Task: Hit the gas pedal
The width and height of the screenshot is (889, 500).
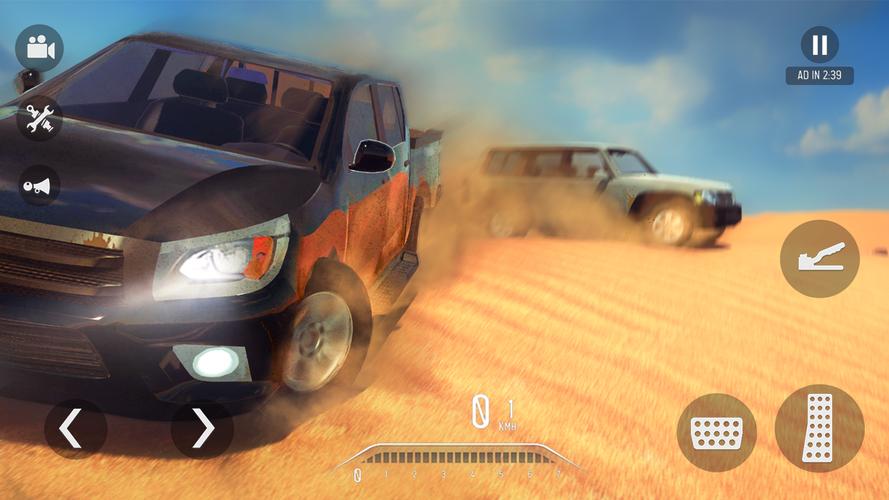Action: pos(819,428)
